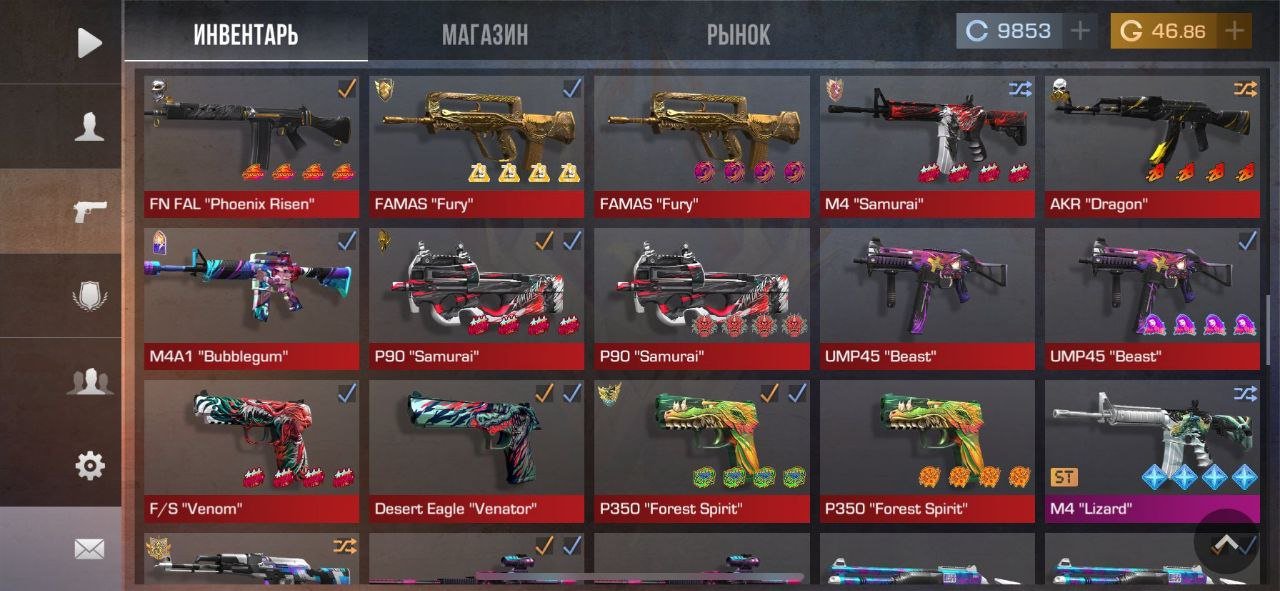Open the mail envelope icon

point(90,548)
